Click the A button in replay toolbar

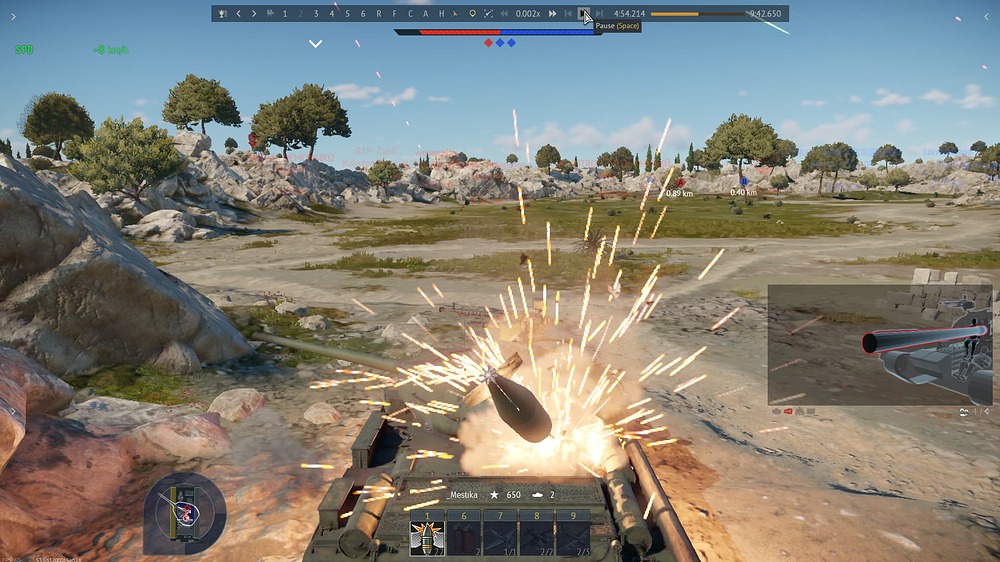coord(425,14)
